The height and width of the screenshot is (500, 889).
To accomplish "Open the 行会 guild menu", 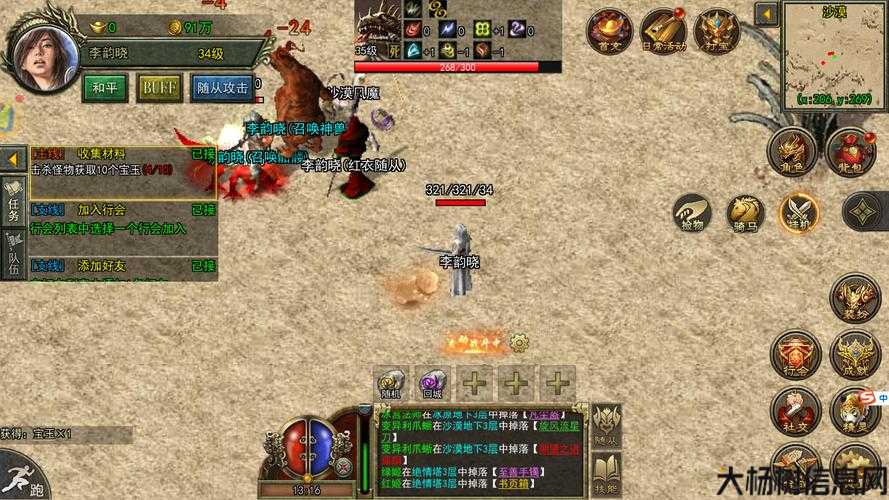I will (796, 355).
